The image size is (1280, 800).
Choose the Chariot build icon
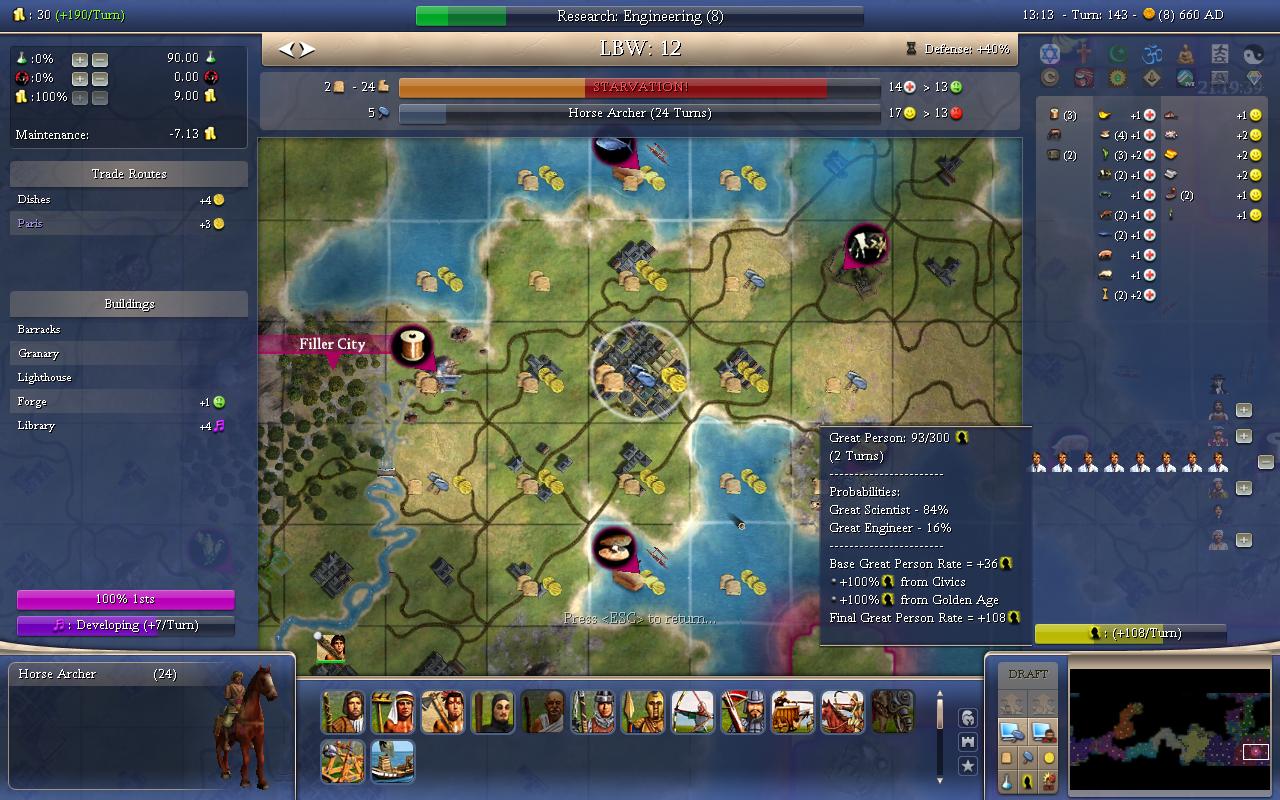pyautogui.click(x=793, y=712)
